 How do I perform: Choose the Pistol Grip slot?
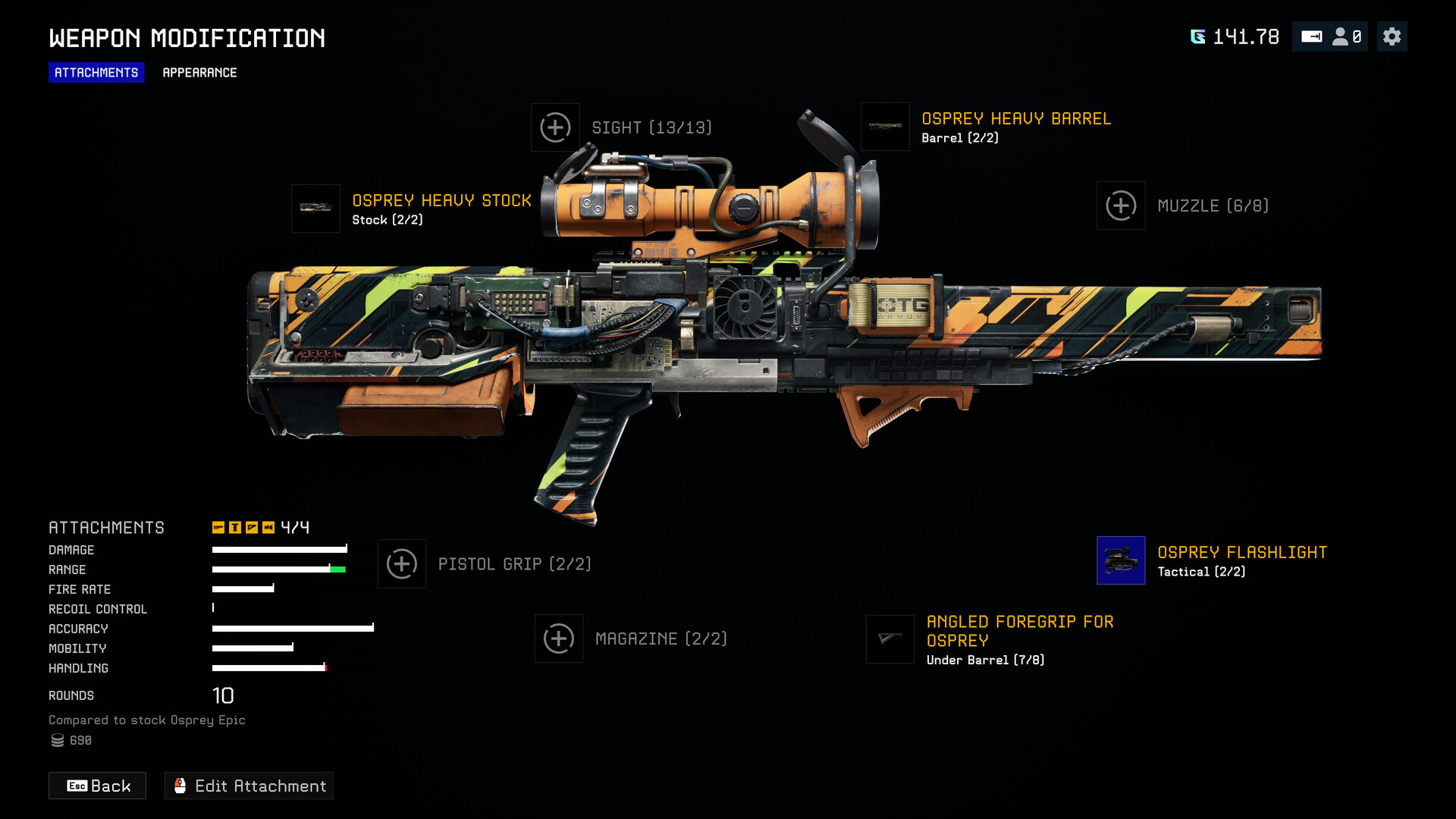[402, 564]
